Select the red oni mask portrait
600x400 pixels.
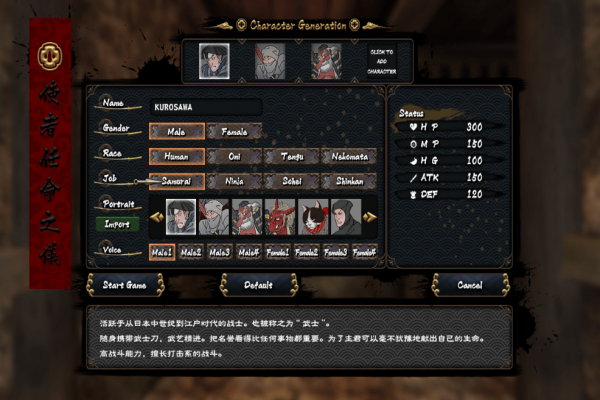[279, 216]
